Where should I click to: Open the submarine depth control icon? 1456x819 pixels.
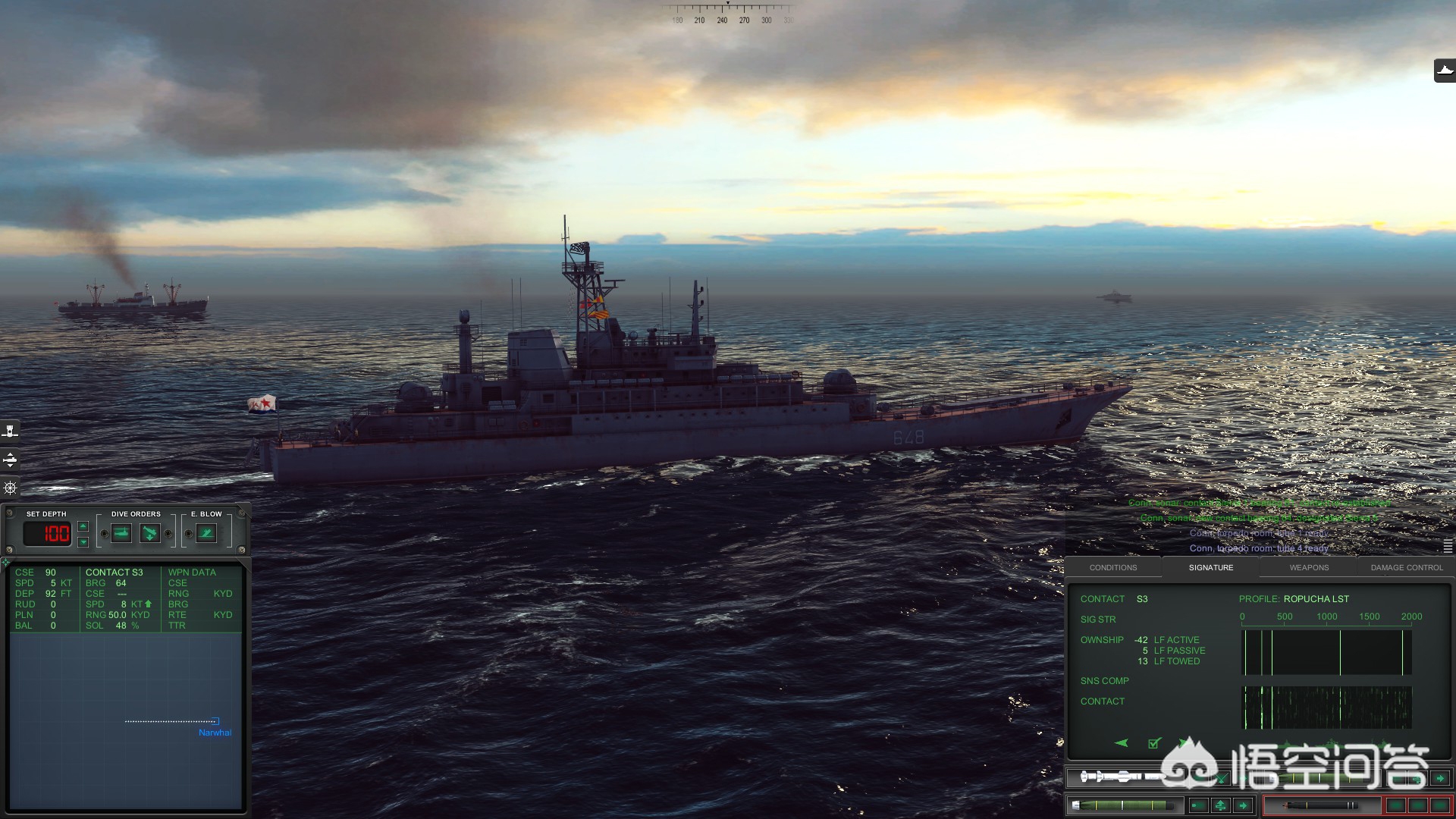pos(10,460)
